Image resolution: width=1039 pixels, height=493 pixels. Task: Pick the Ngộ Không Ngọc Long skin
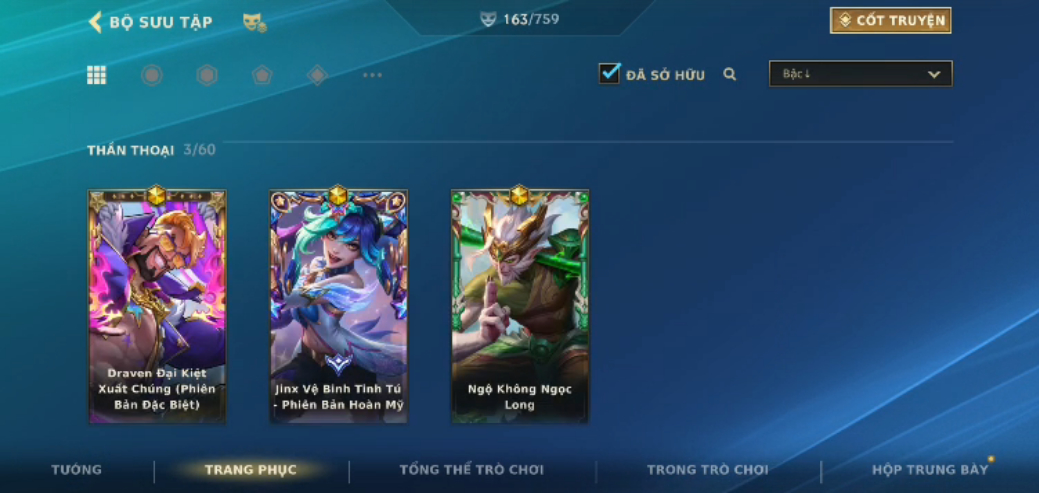(519, 306)
